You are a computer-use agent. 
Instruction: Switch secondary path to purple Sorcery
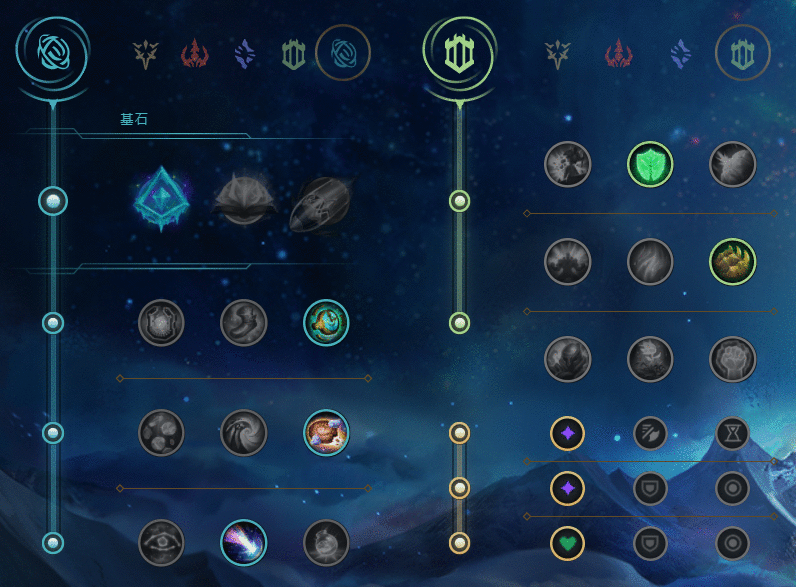[x=681, y=53]
